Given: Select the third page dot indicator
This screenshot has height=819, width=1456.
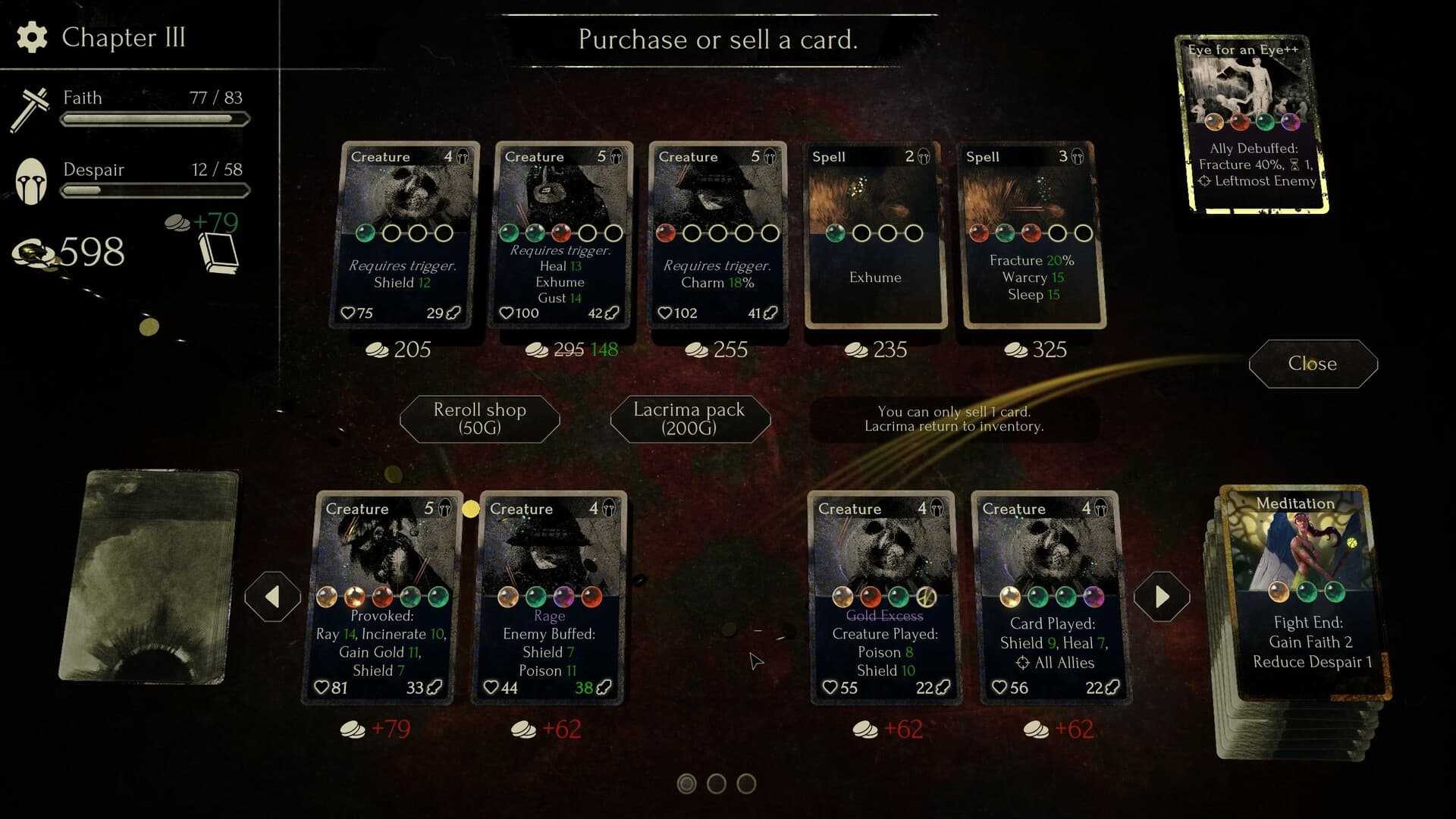Looking at the screenshot, I should click(745, 784).
